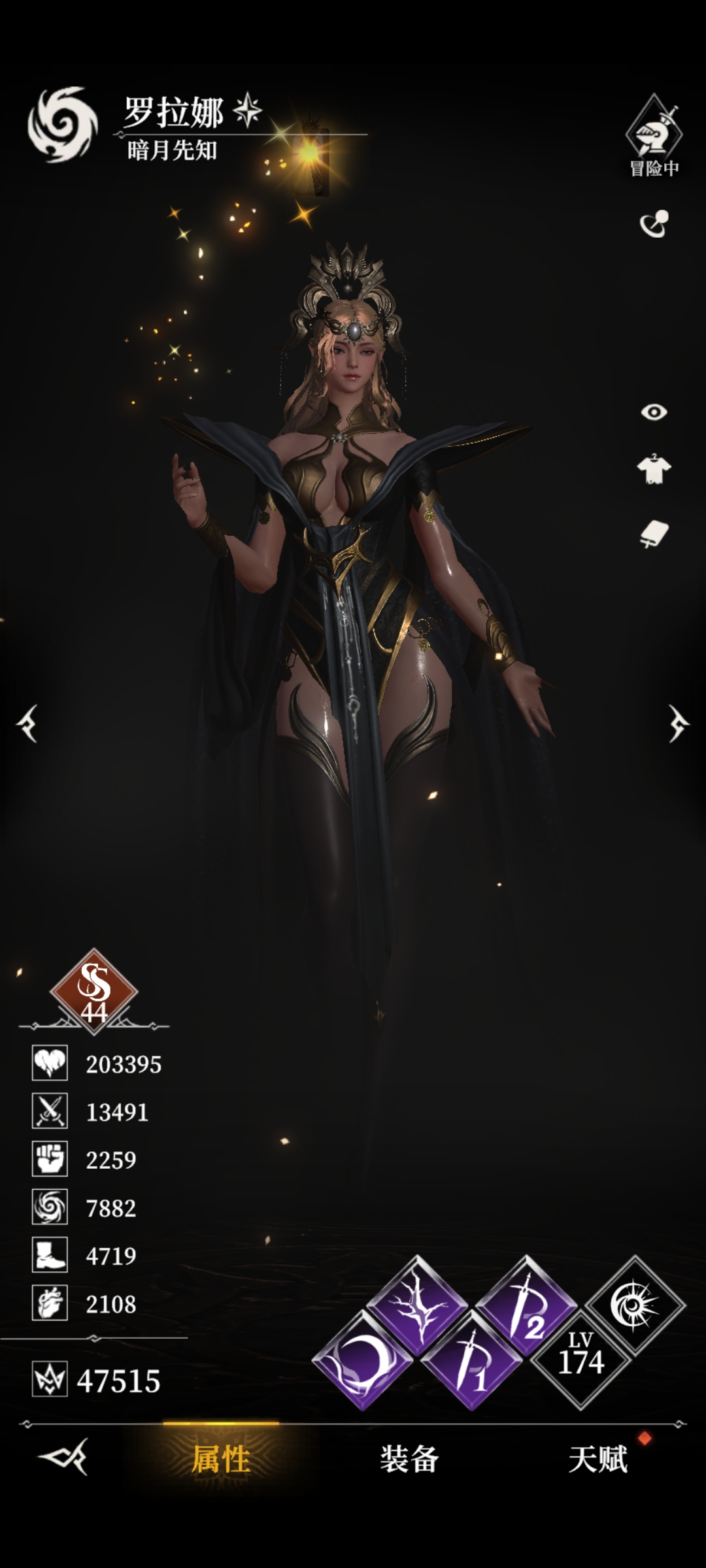Image resolution: width=706 pixels, height=1568 pixels.
Task: Show the next hero with right arrow
Action: [678, 723]
